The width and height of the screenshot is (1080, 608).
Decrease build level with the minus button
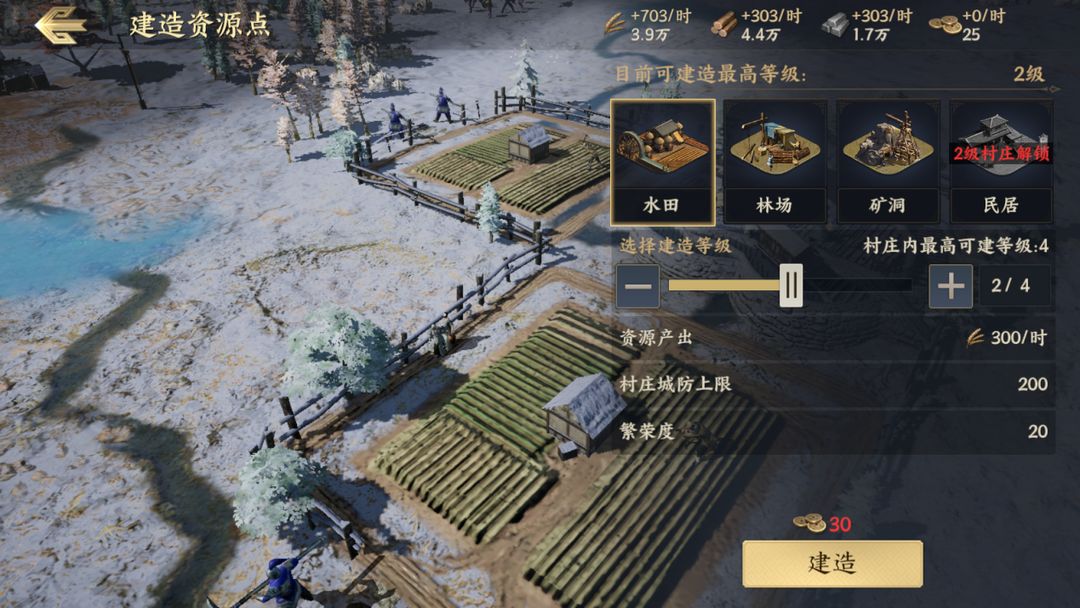point(638,287)
